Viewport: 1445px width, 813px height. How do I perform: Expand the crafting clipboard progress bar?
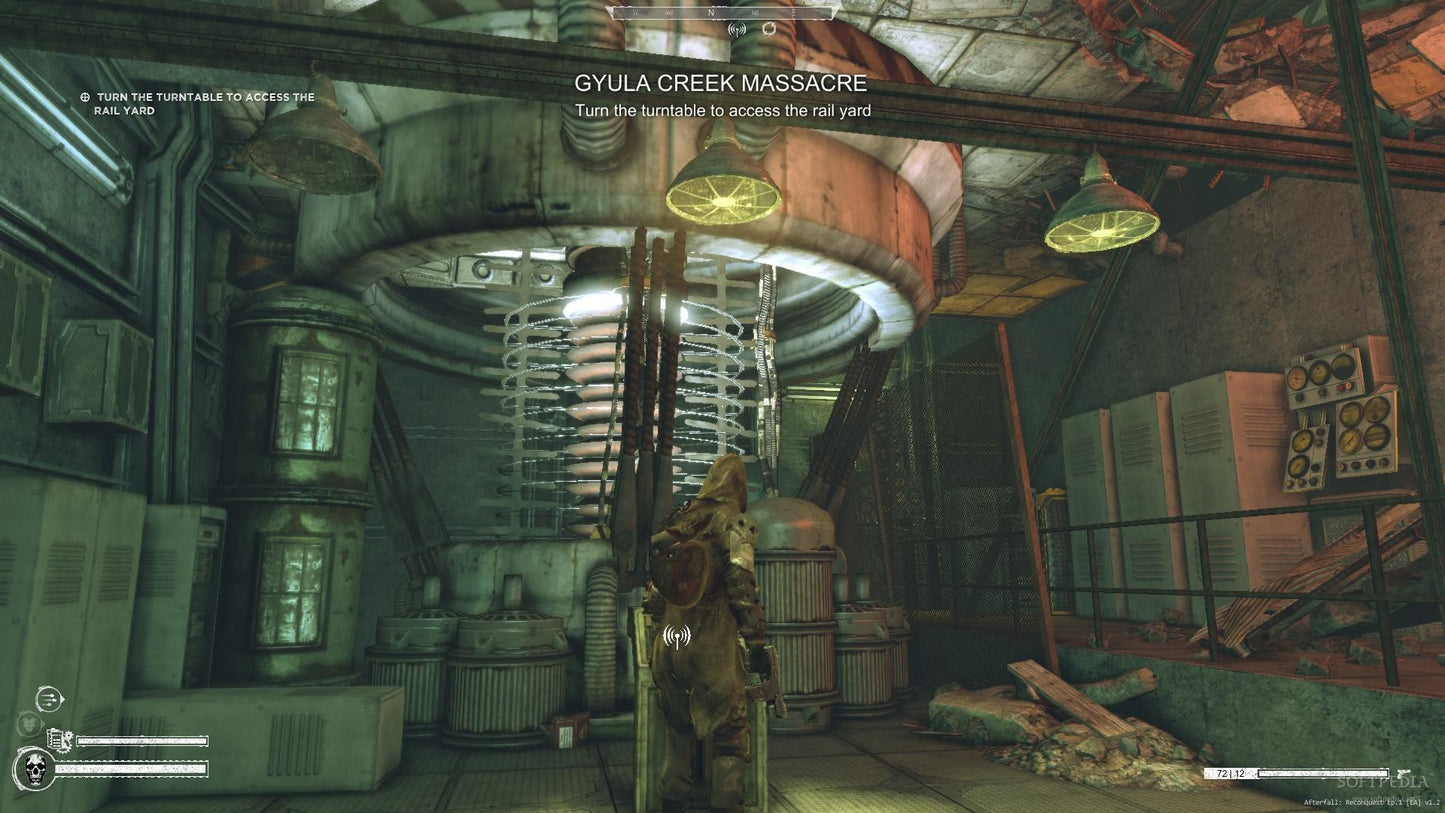click(142, 740)
